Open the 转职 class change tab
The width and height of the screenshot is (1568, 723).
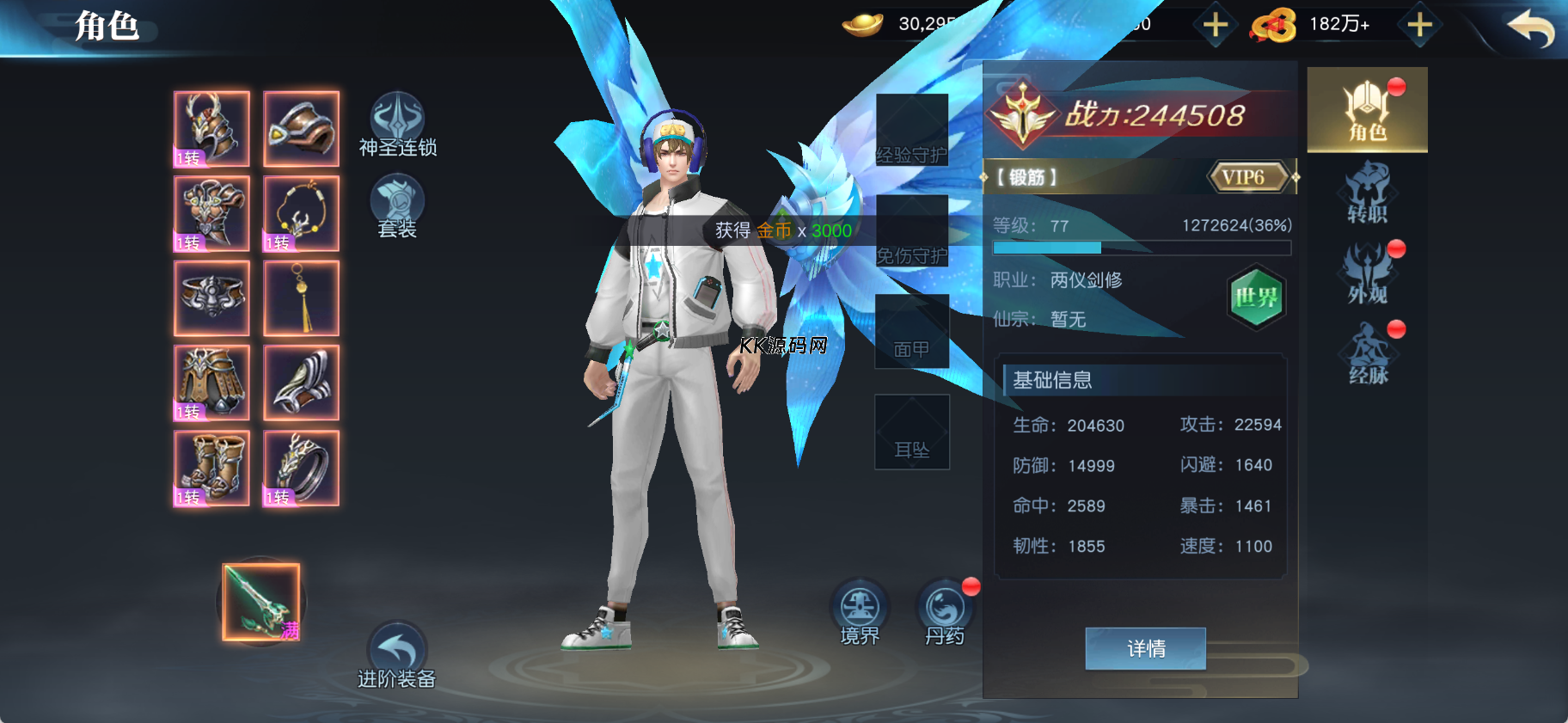pos(1367,193)
